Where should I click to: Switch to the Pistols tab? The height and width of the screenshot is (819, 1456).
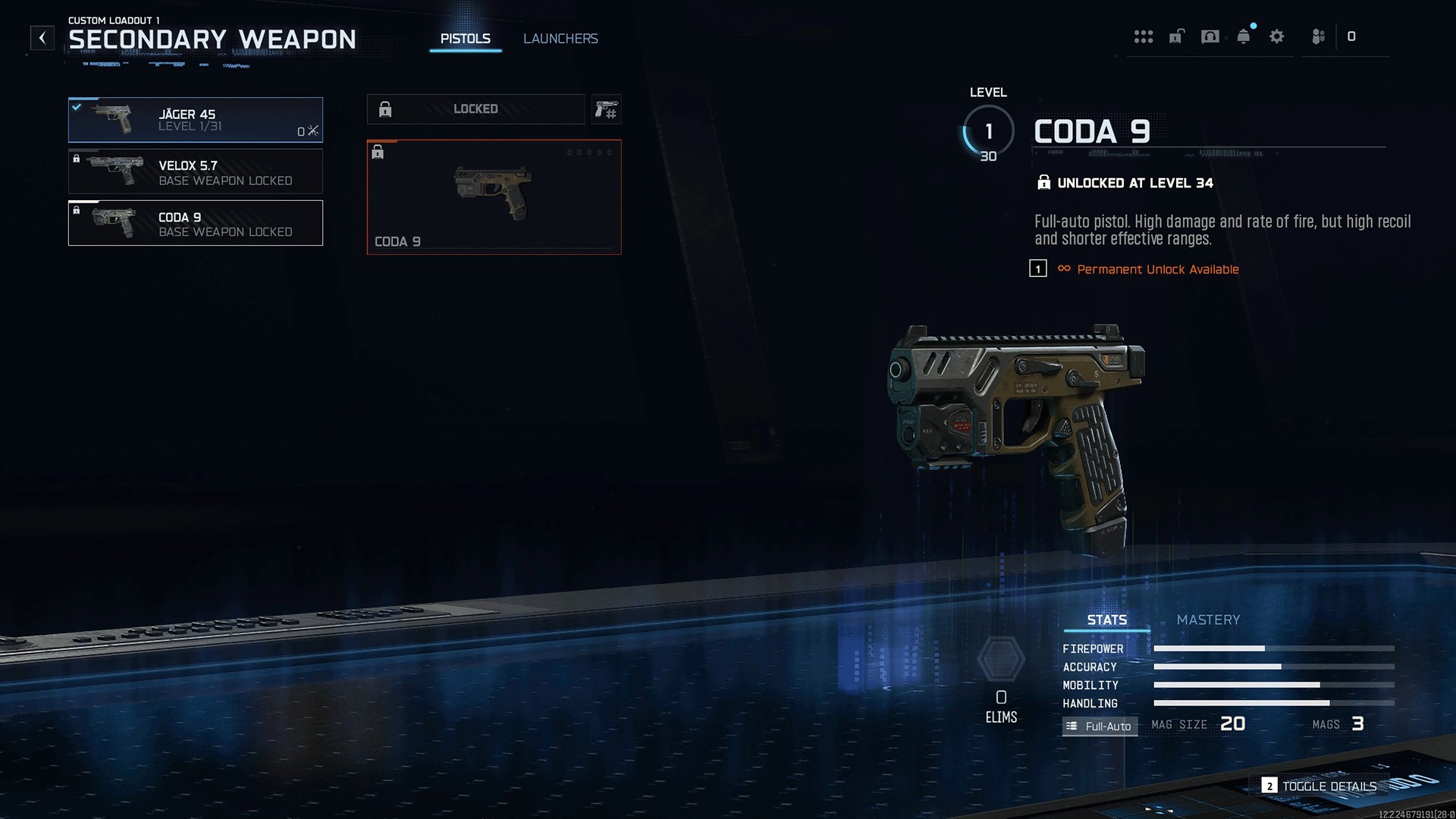coord(465,39)
